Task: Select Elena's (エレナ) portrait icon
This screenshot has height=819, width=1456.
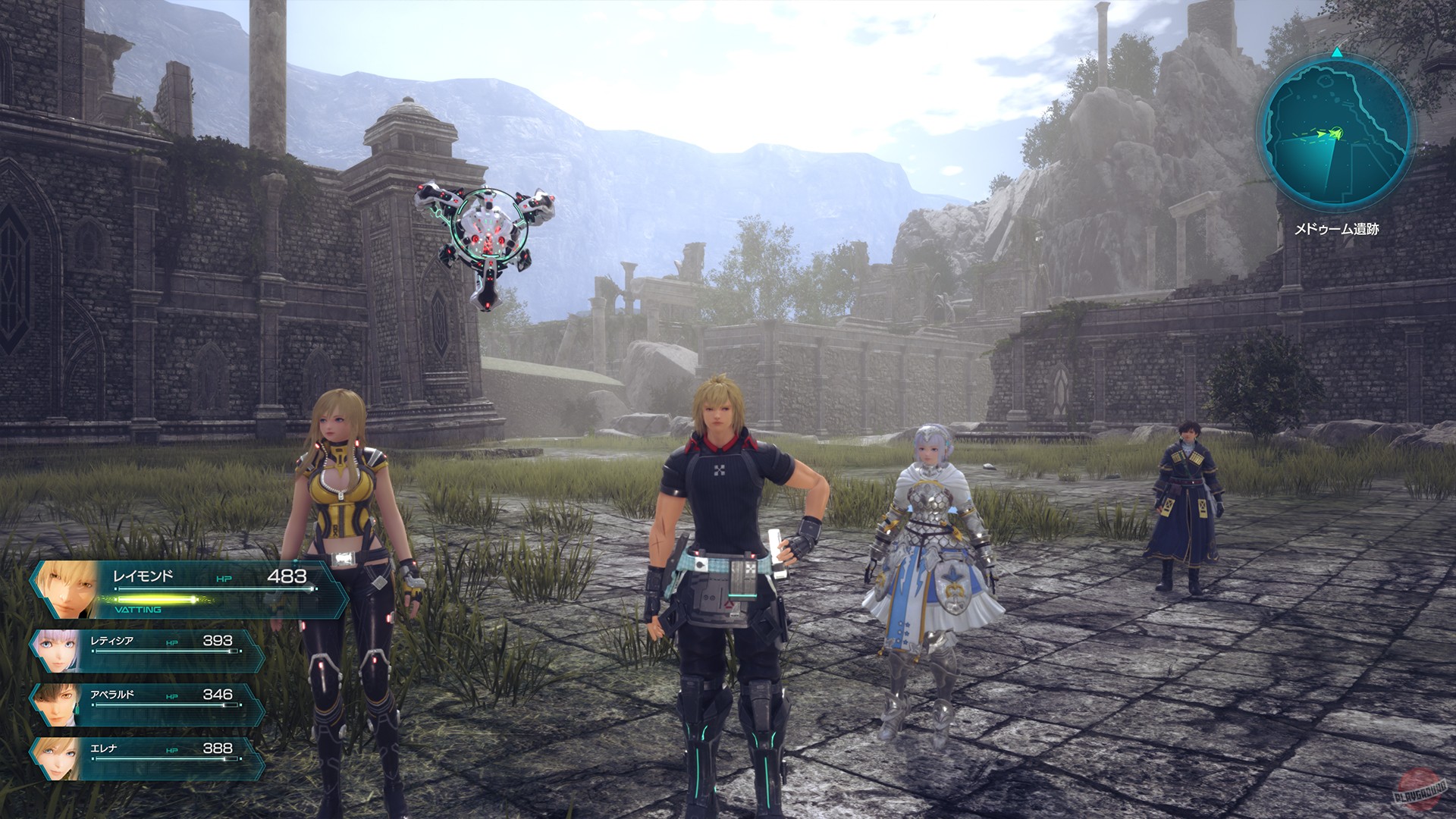Action: click(x=58, y=755)
